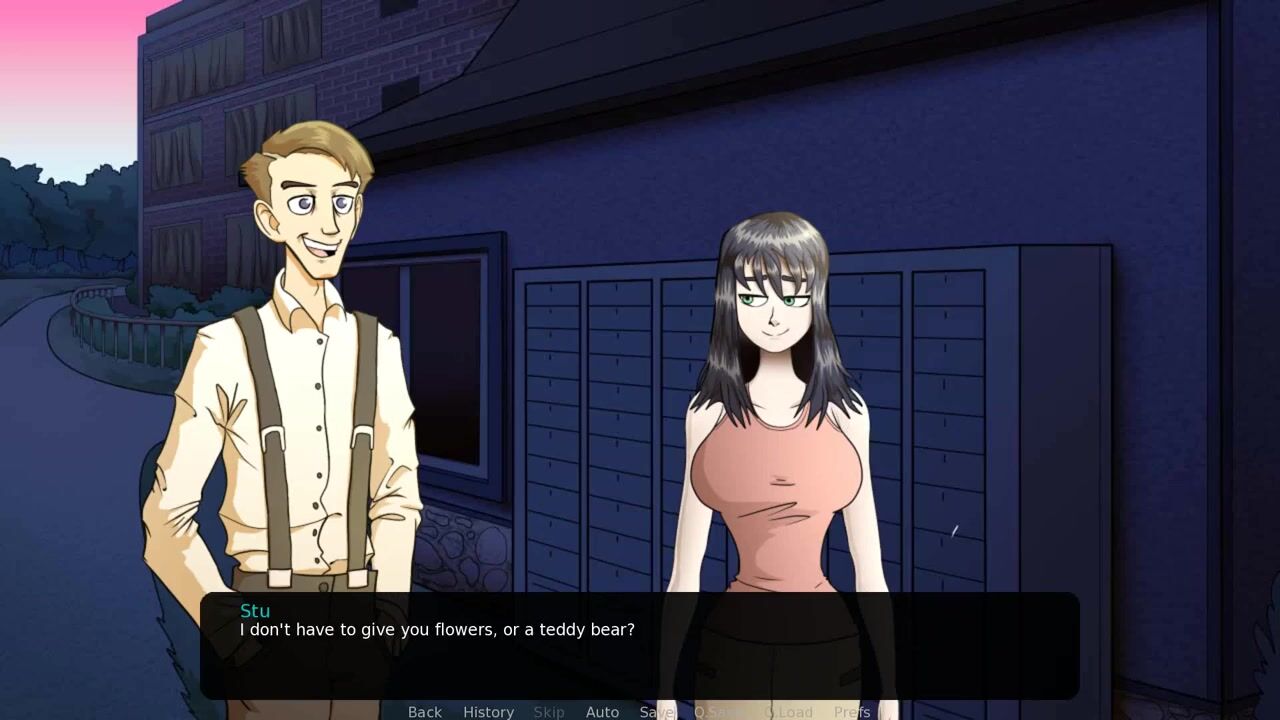The image size is (1280, 720).
Task: Toggle Auto advance mode
Action: coord(602,711)
